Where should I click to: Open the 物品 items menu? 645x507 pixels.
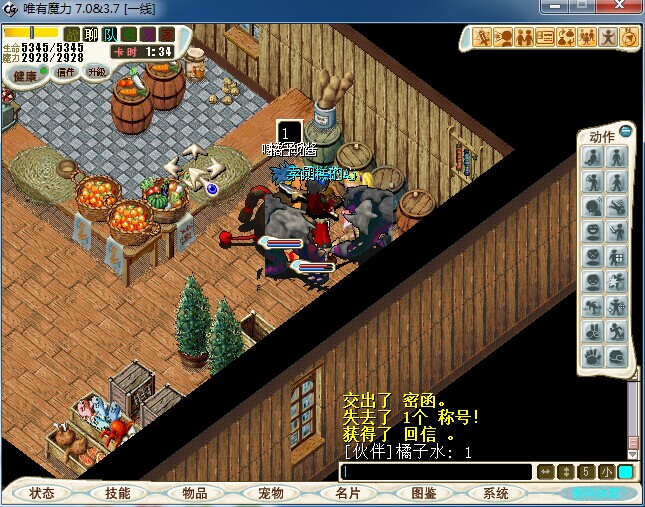coord(194,493)
